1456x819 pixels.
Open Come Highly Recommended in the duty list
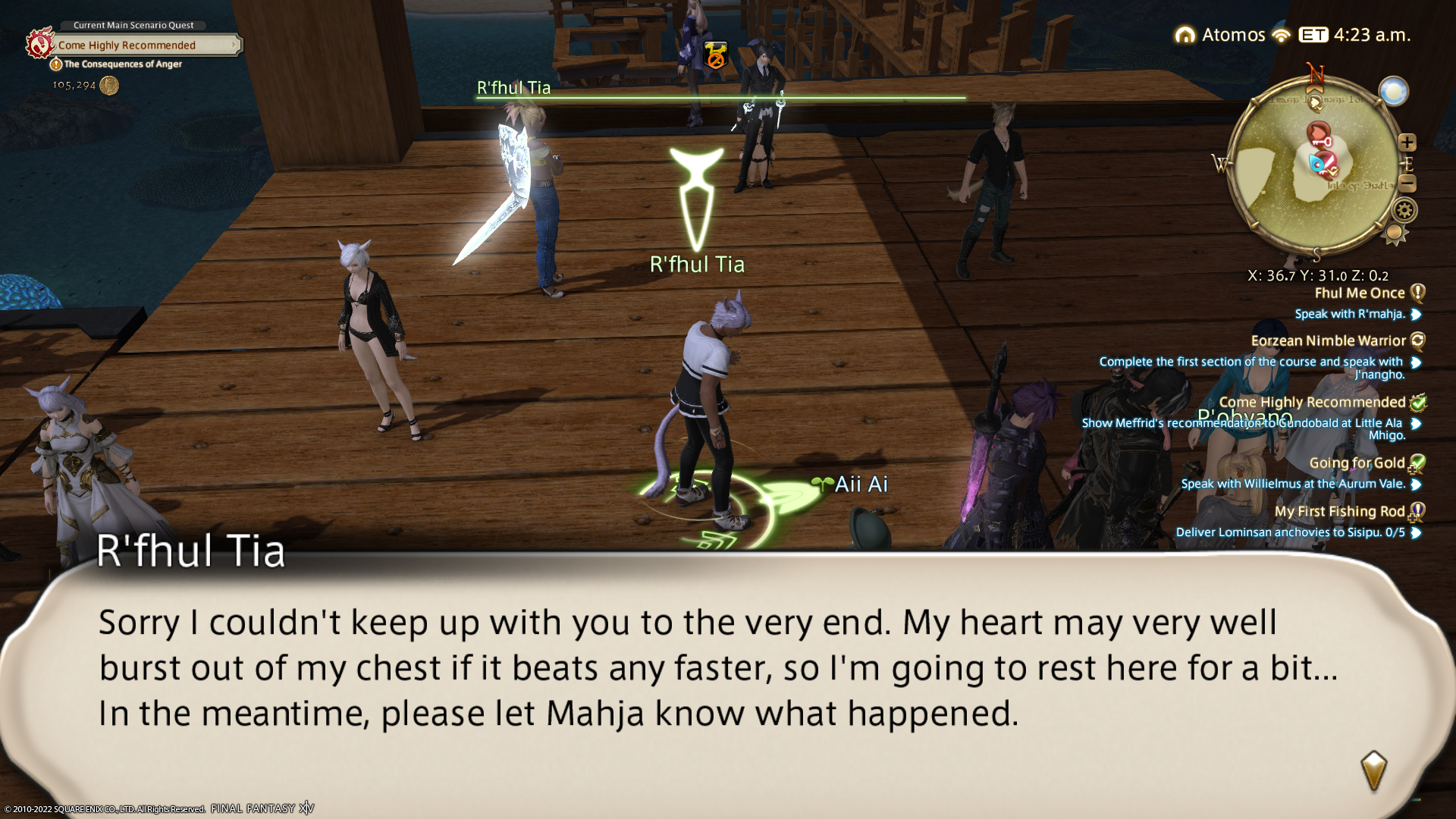[1312, 403]
